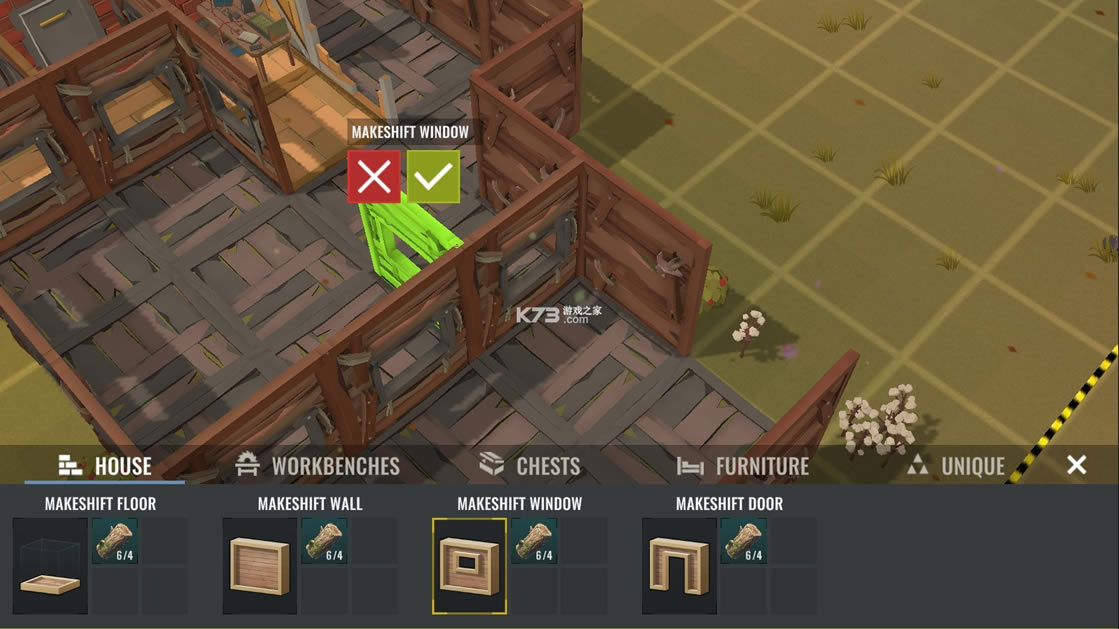Show the Chests category

pyautogui.click(x=530, y=466)
